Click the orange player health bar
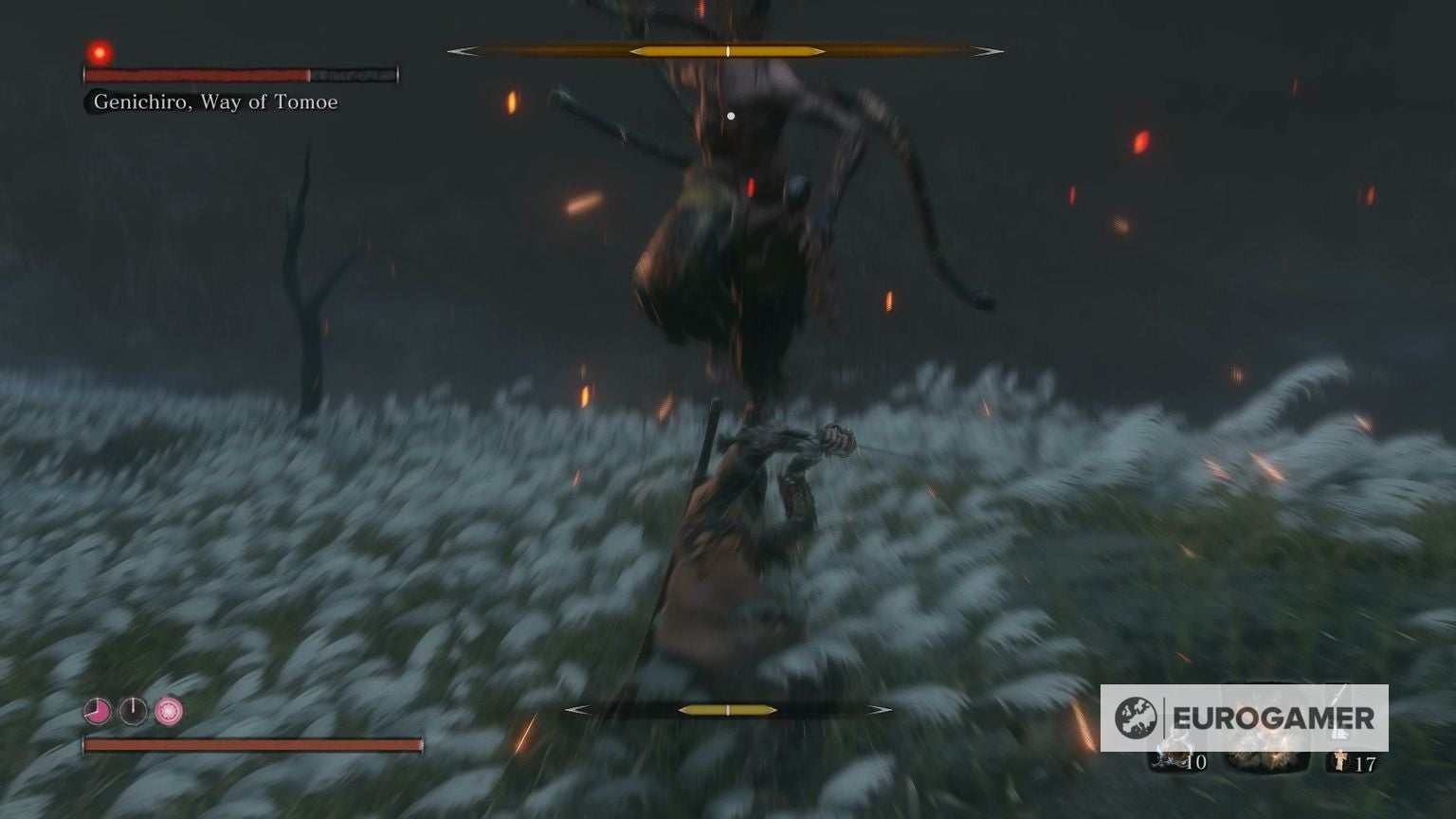Image resolution: width=1456 pixels, height=819 pixels. (x=251, y=744)
